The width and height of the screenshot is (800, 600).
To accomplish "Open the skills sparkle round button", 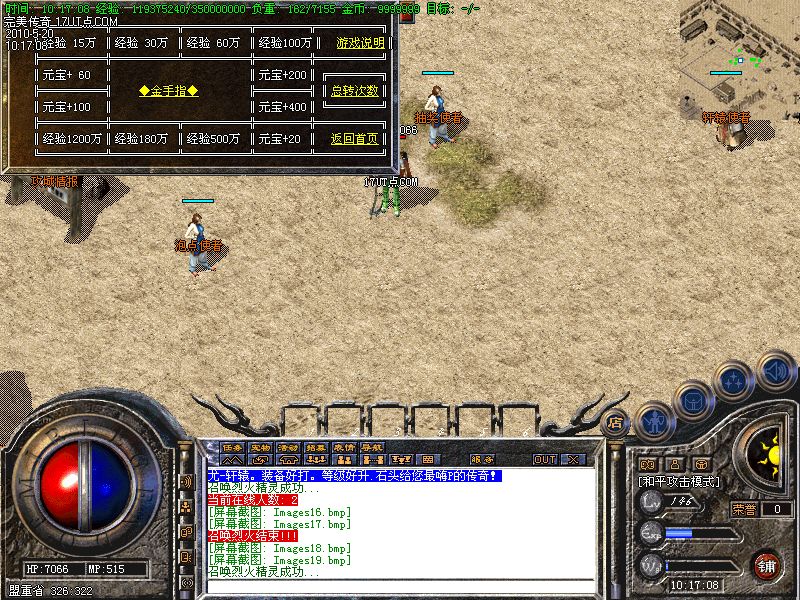I will pyautogui.click(x=735, y=381).
